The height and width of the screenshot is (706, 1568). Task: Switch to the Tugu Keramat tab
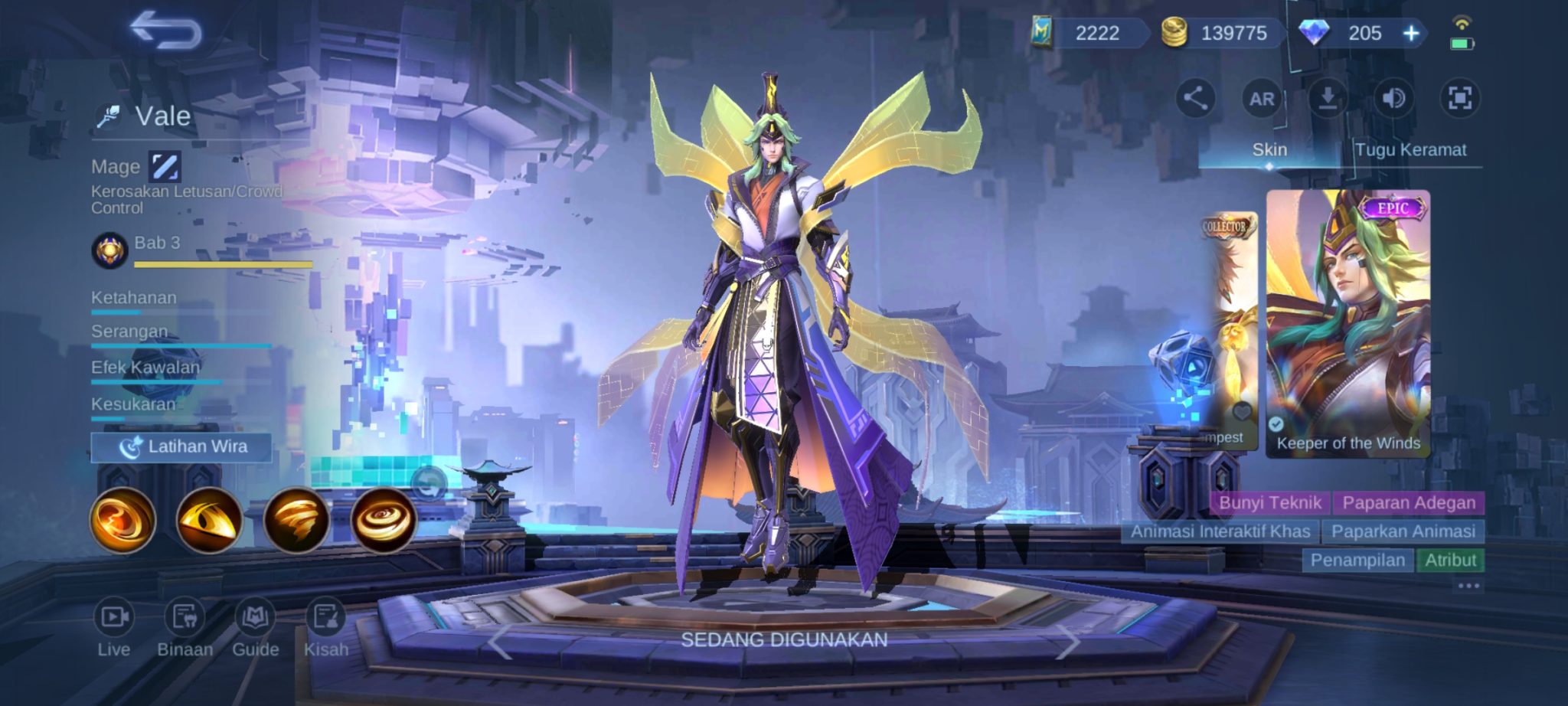(x=1410, y=150)
